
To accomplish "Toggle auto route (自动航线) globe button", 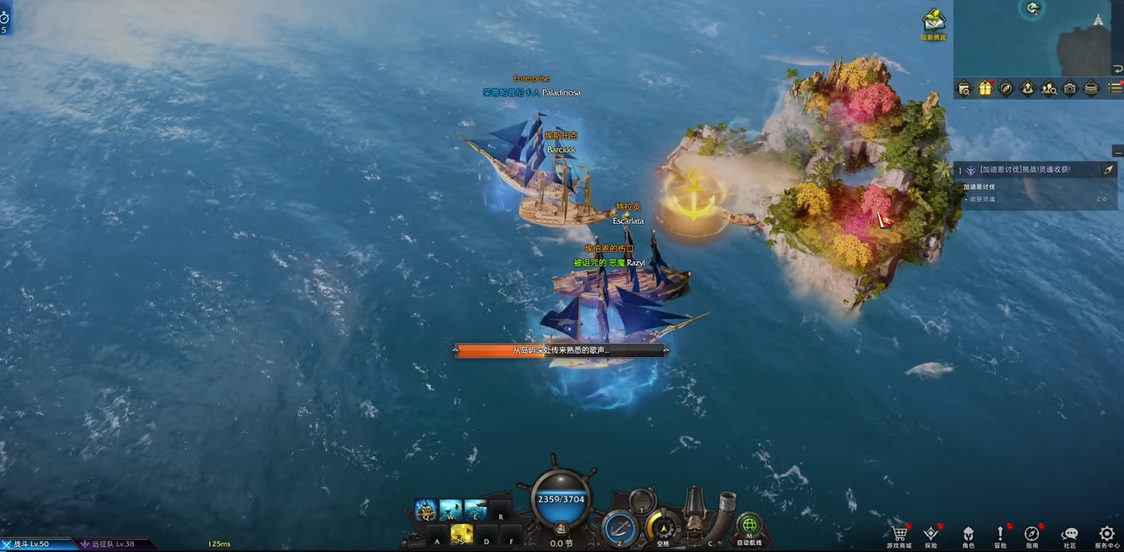I will [749, 527].
